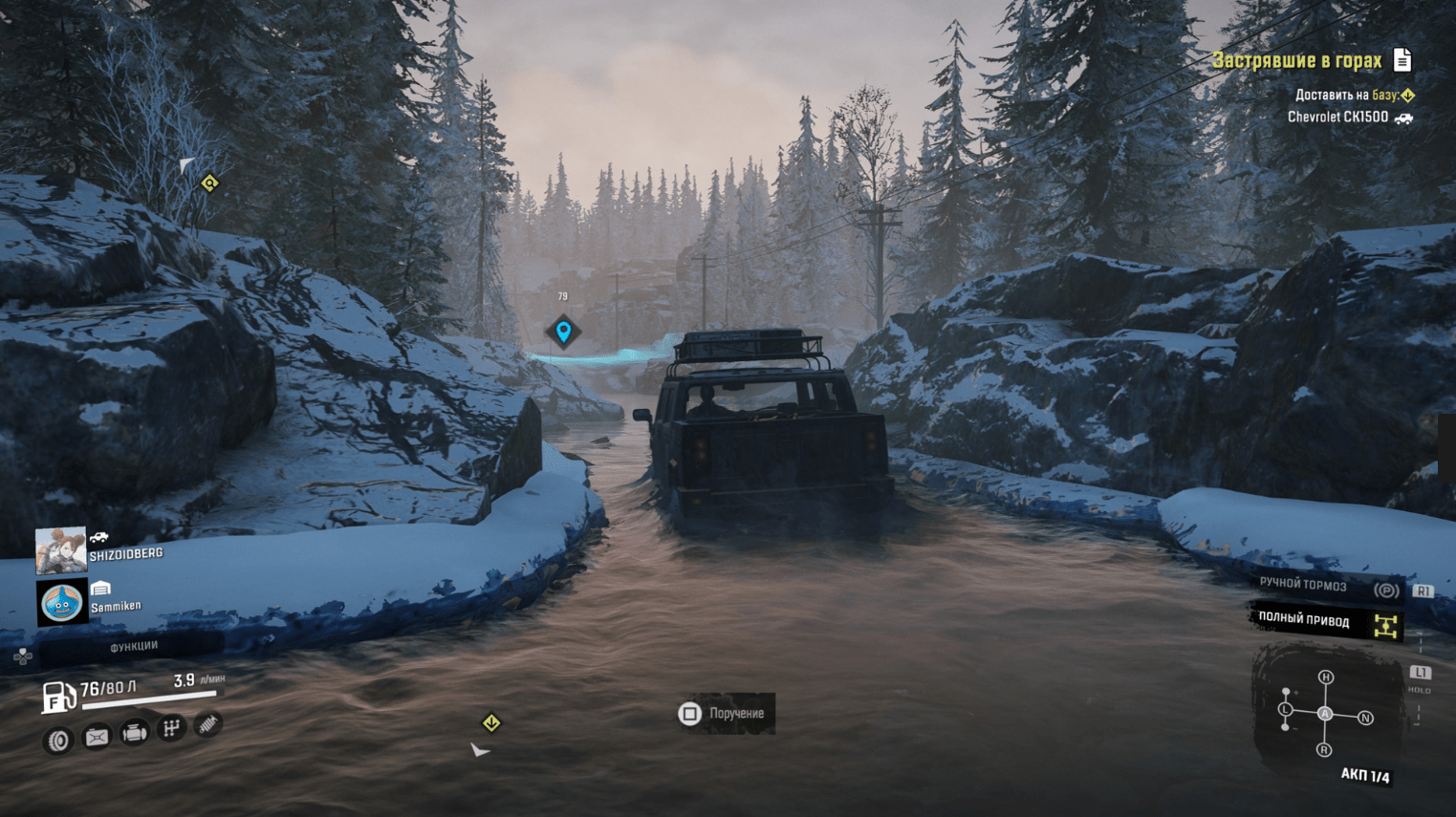Click the blue waypoint pin marker
1456x817 pixels.
563,332
